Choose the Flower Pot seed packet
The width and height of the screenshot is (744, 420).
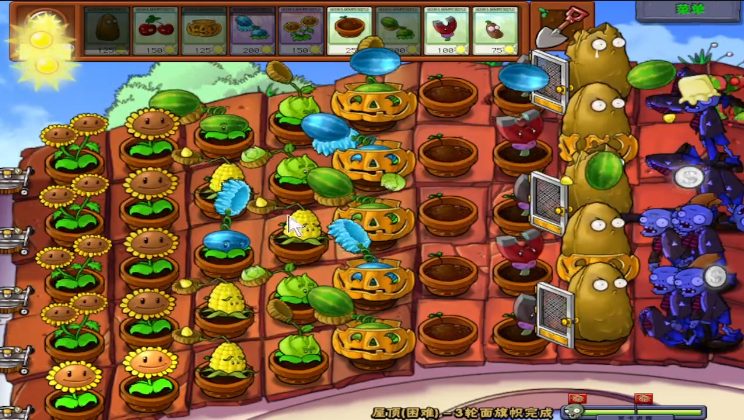point(351,30)
